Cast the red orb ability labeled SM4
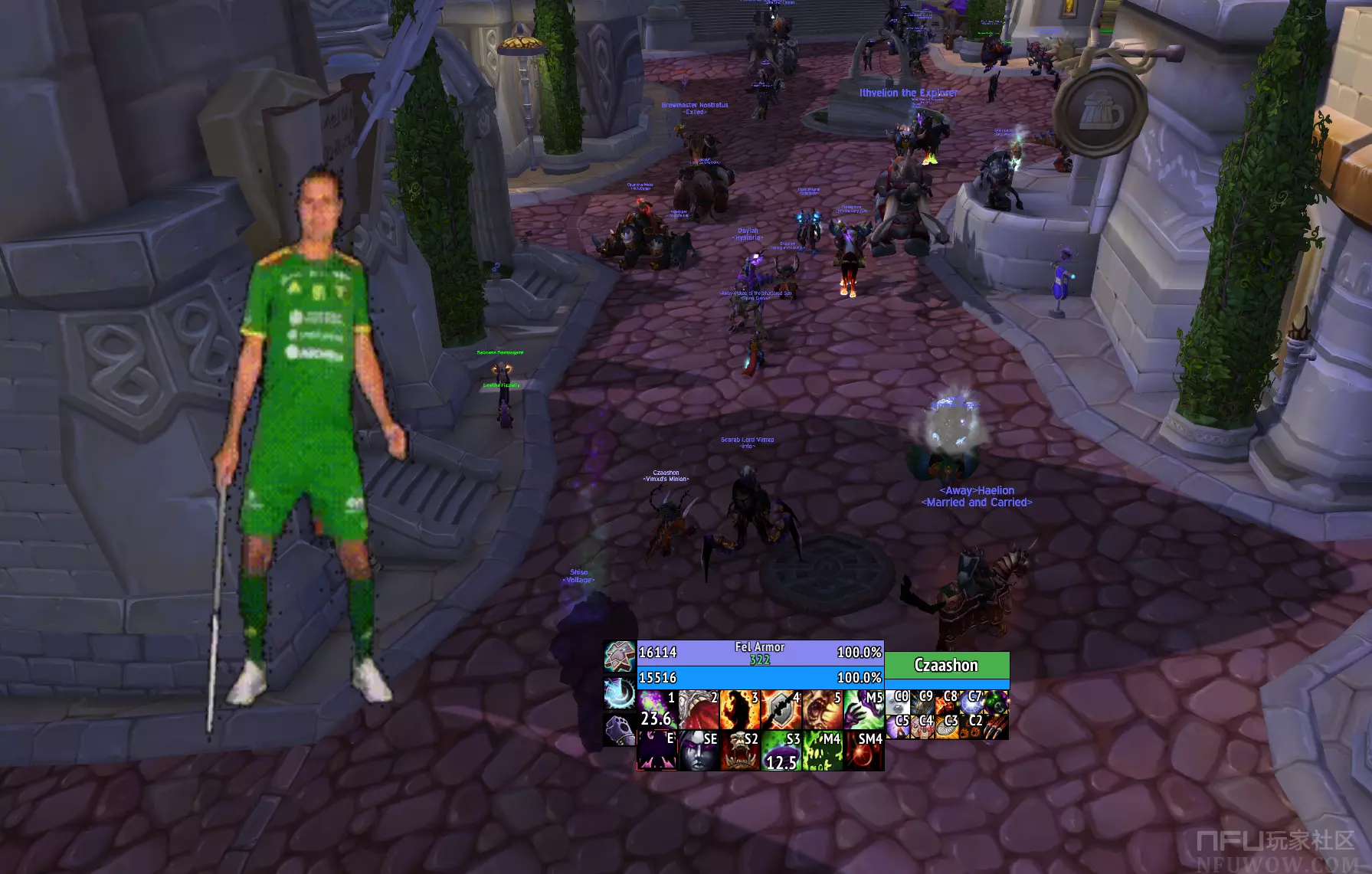 [864, 751]
